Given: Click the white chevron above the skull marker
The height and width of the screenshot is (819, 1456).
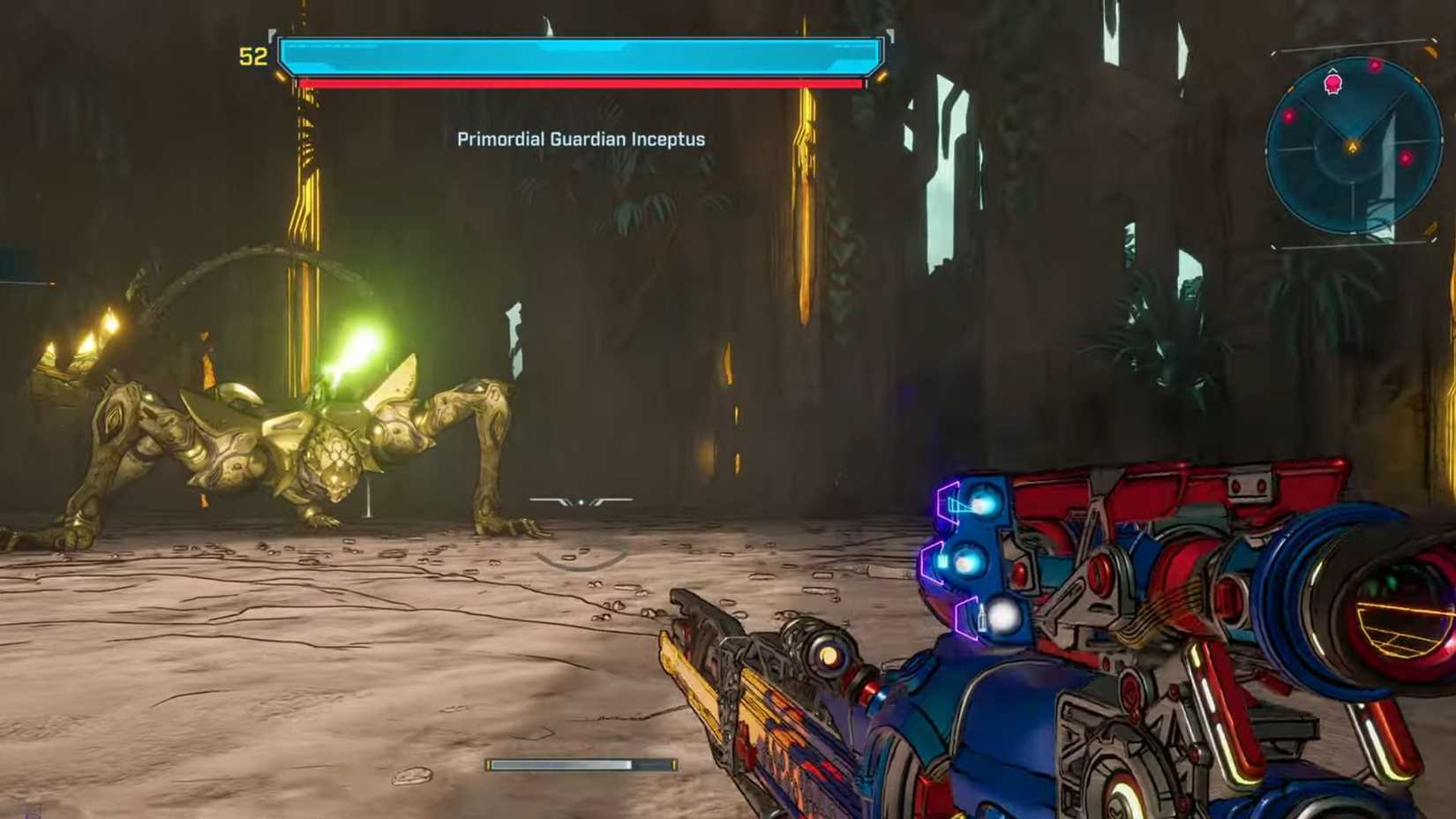Looking at the screenshot, I should (1332, 70).
